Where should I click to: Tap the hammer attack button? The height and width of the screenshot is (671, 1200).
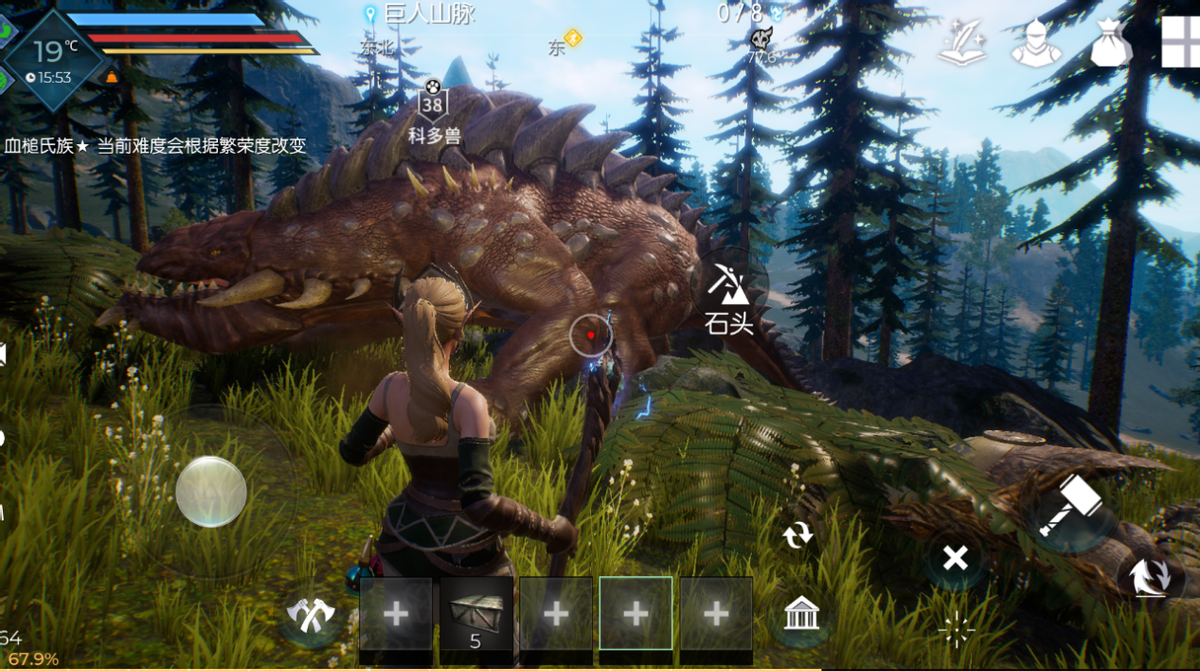point(1069,505)
